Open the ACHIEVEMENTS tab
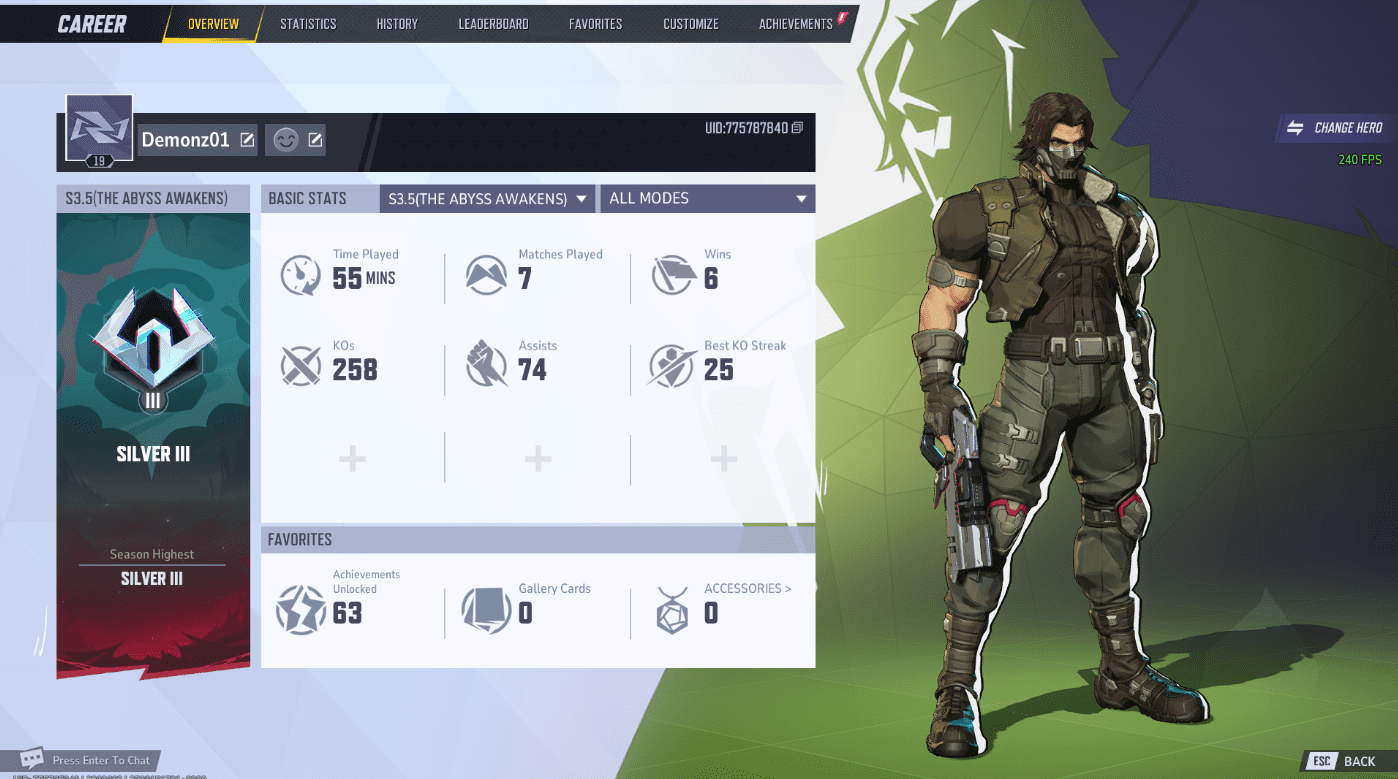 tap(795, 24)
